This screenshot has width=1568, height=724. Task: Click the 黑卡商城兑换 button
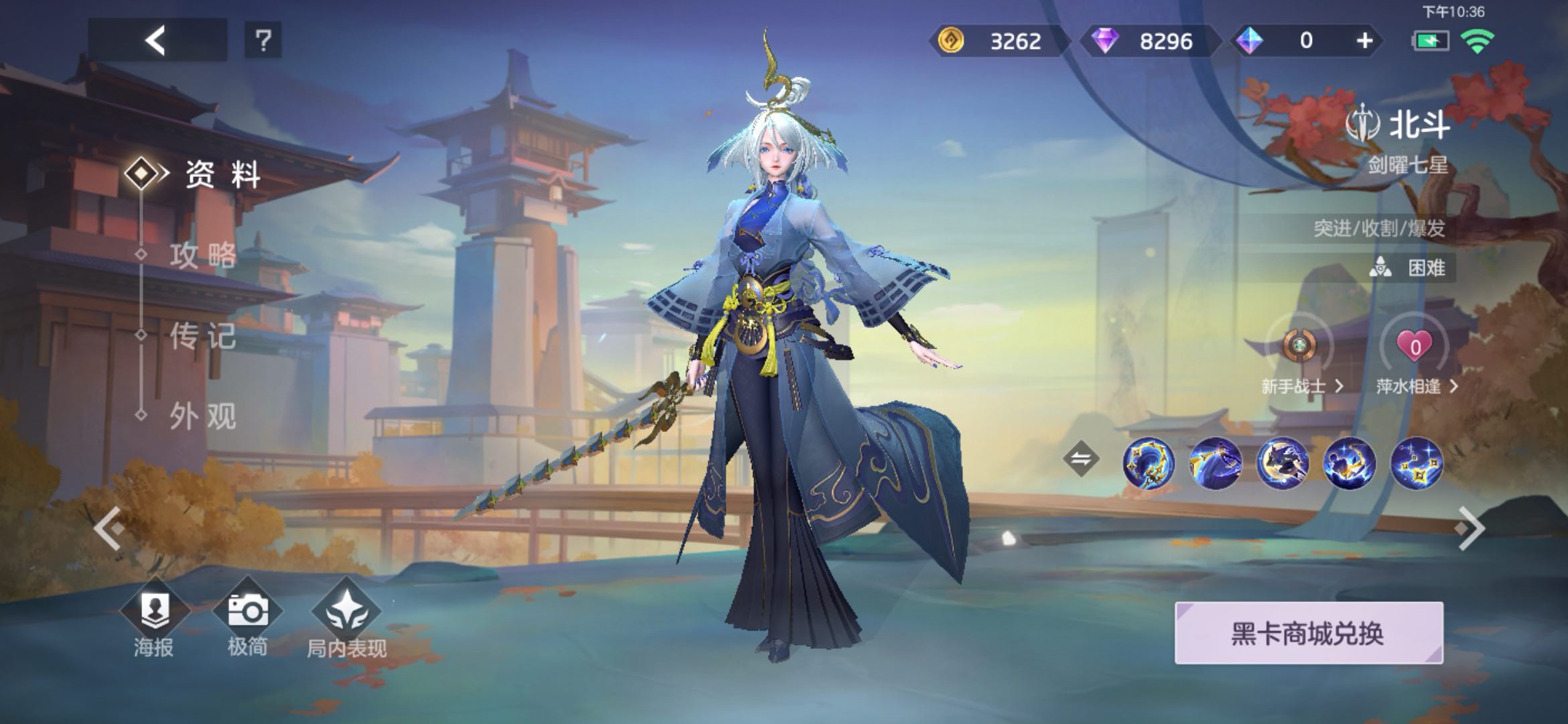[1308, 633]
